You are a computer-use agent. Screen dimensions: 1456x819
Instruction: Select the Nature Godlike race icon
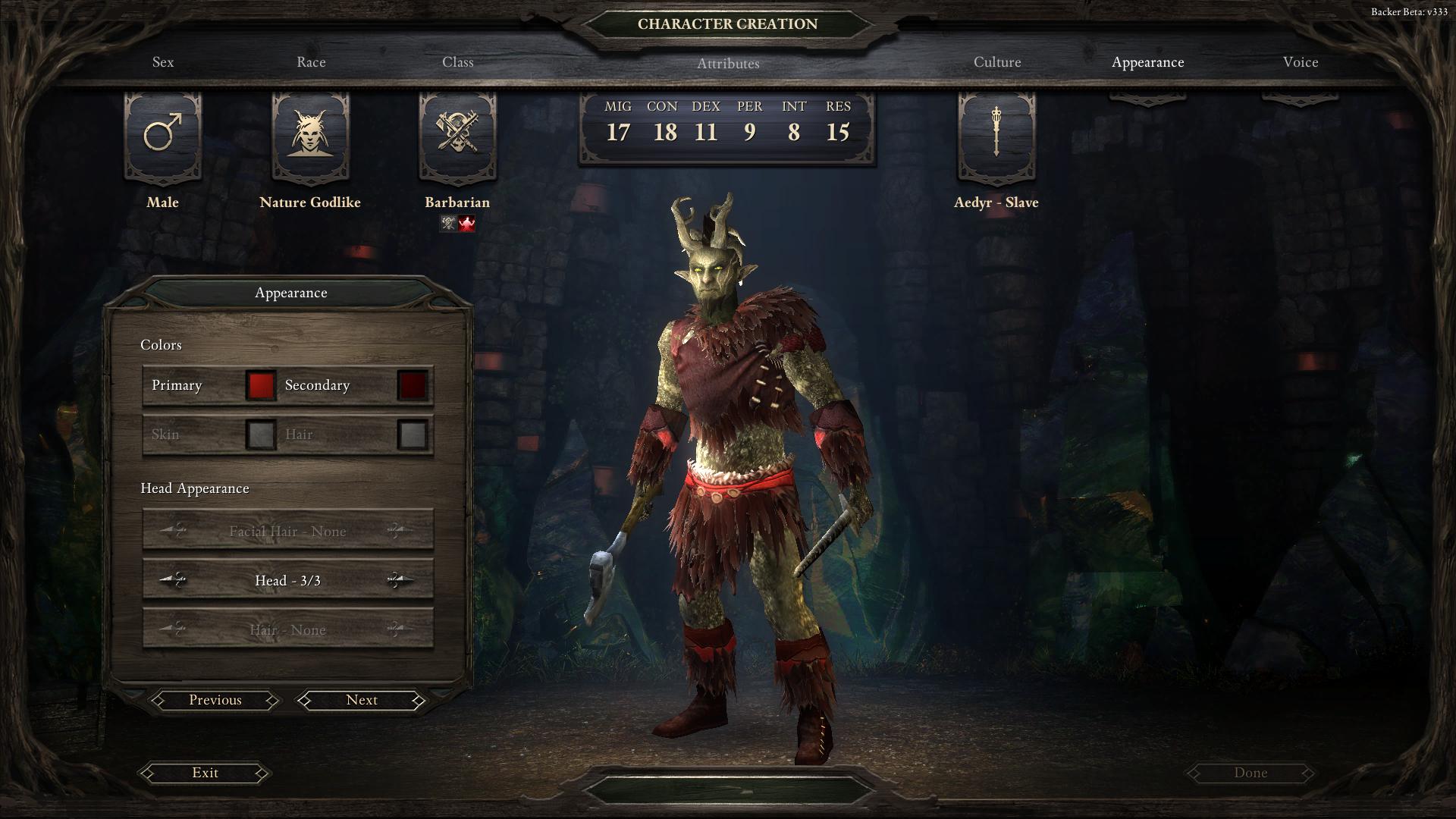coord(310,134)
